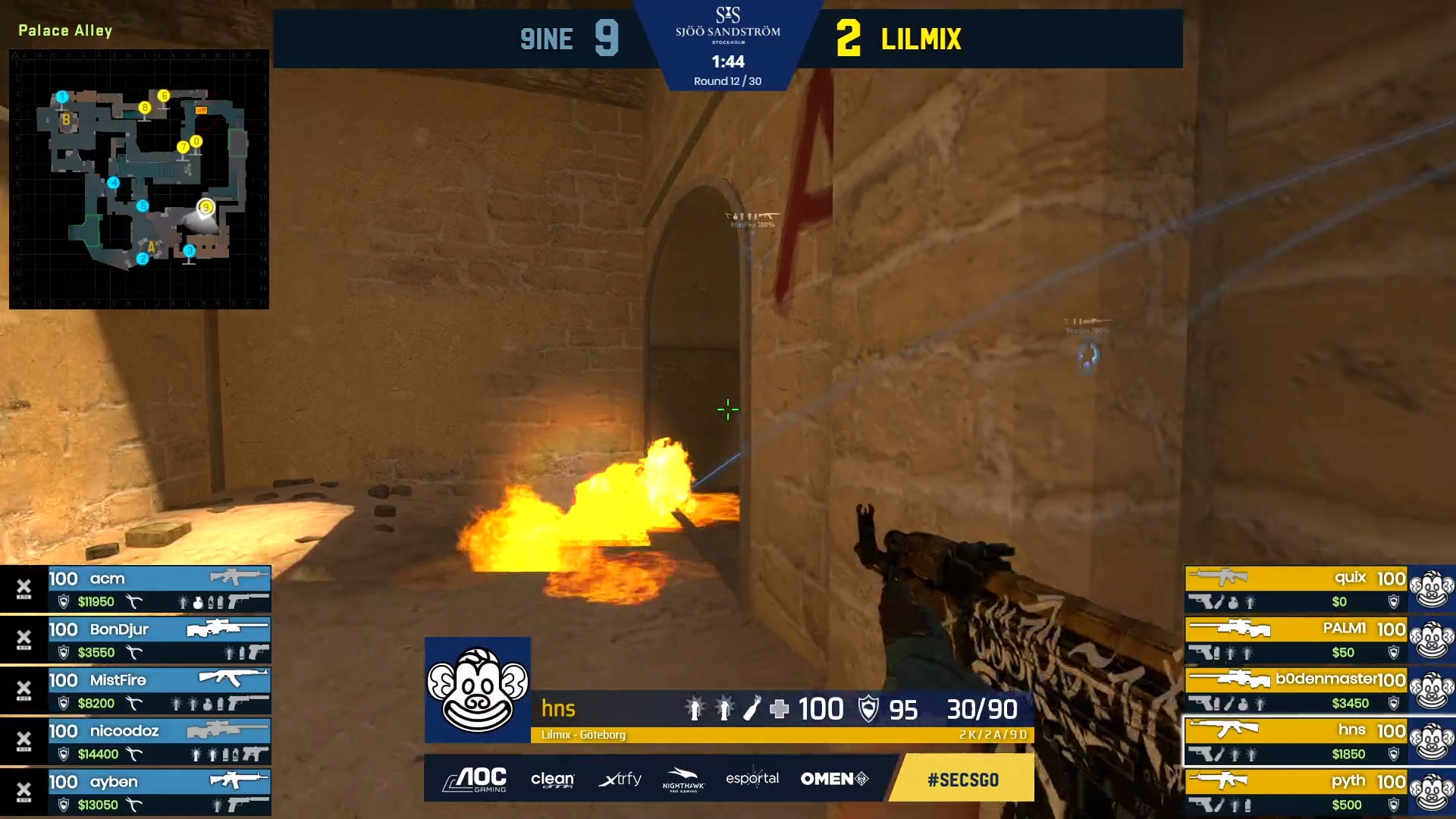Click the AOC Gaming sponsor logo

point(475,779)
